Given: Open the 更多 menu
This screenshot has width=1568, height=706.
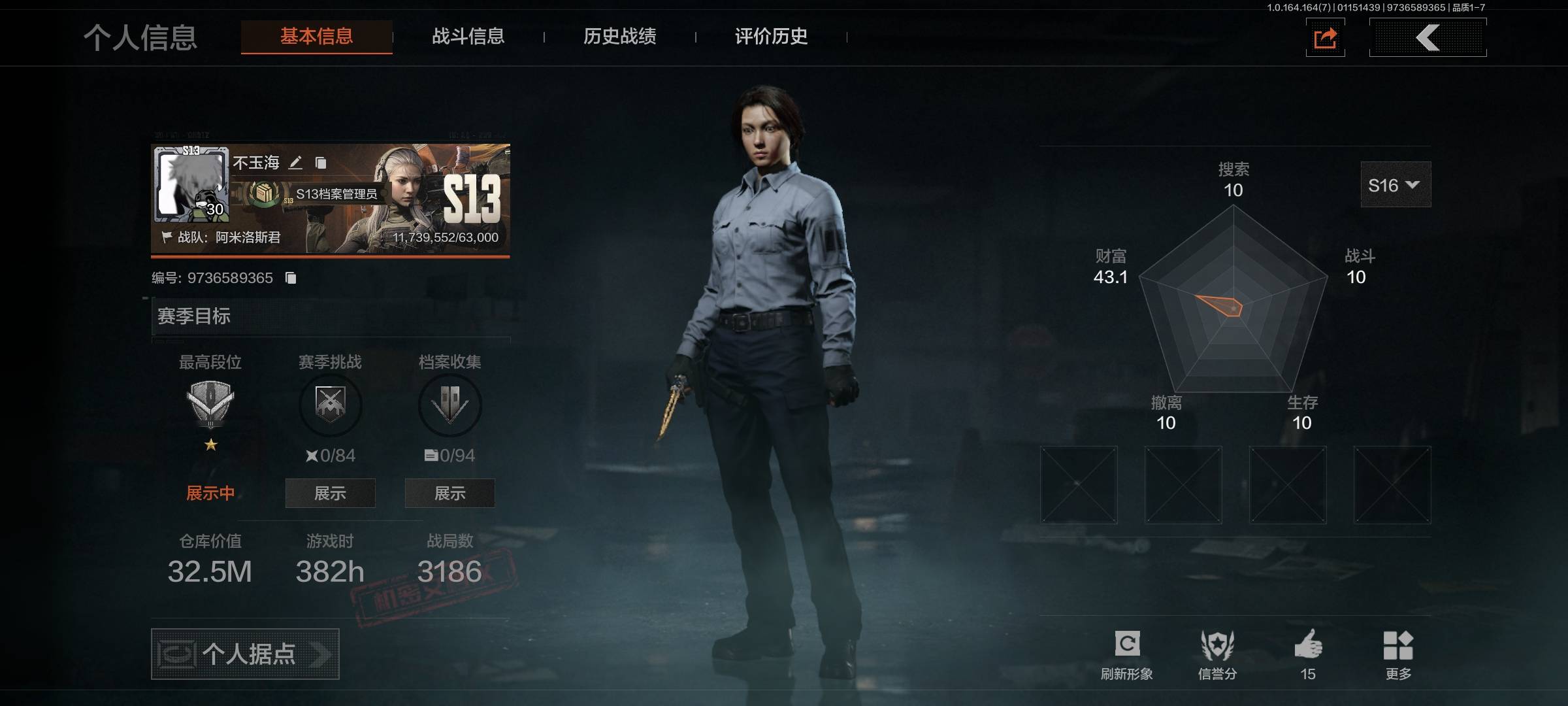Looking at the screenshot, I should pos(1398,654).
